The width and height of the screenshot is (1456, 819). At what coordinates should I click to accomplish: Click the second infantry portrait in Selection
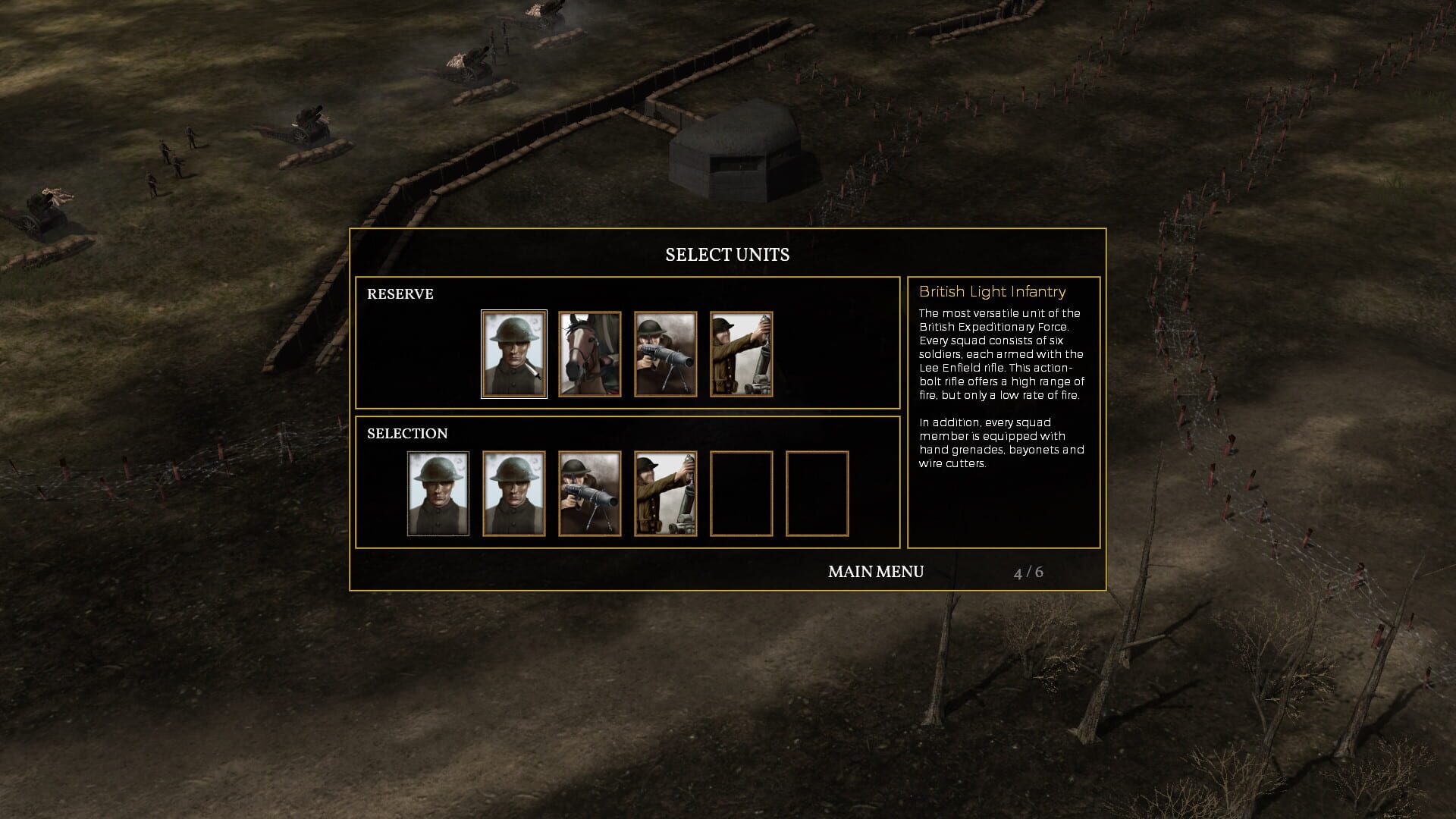514,493
